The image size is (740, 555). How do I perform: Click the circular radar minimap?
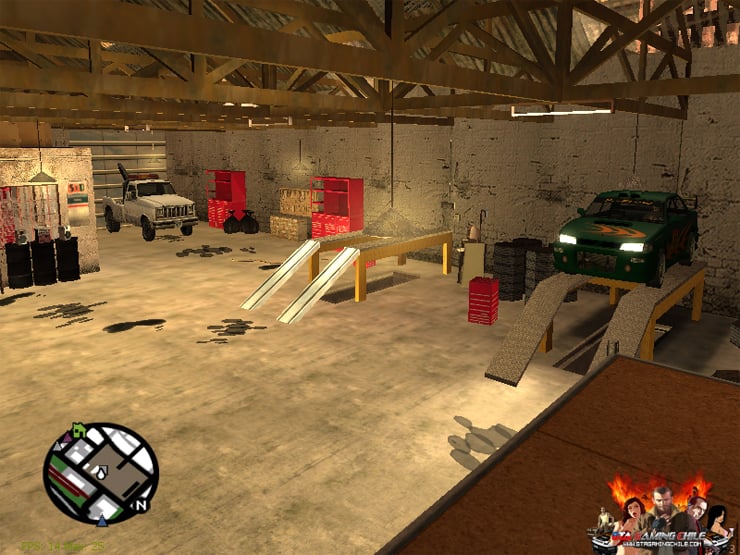coord(100,473)
